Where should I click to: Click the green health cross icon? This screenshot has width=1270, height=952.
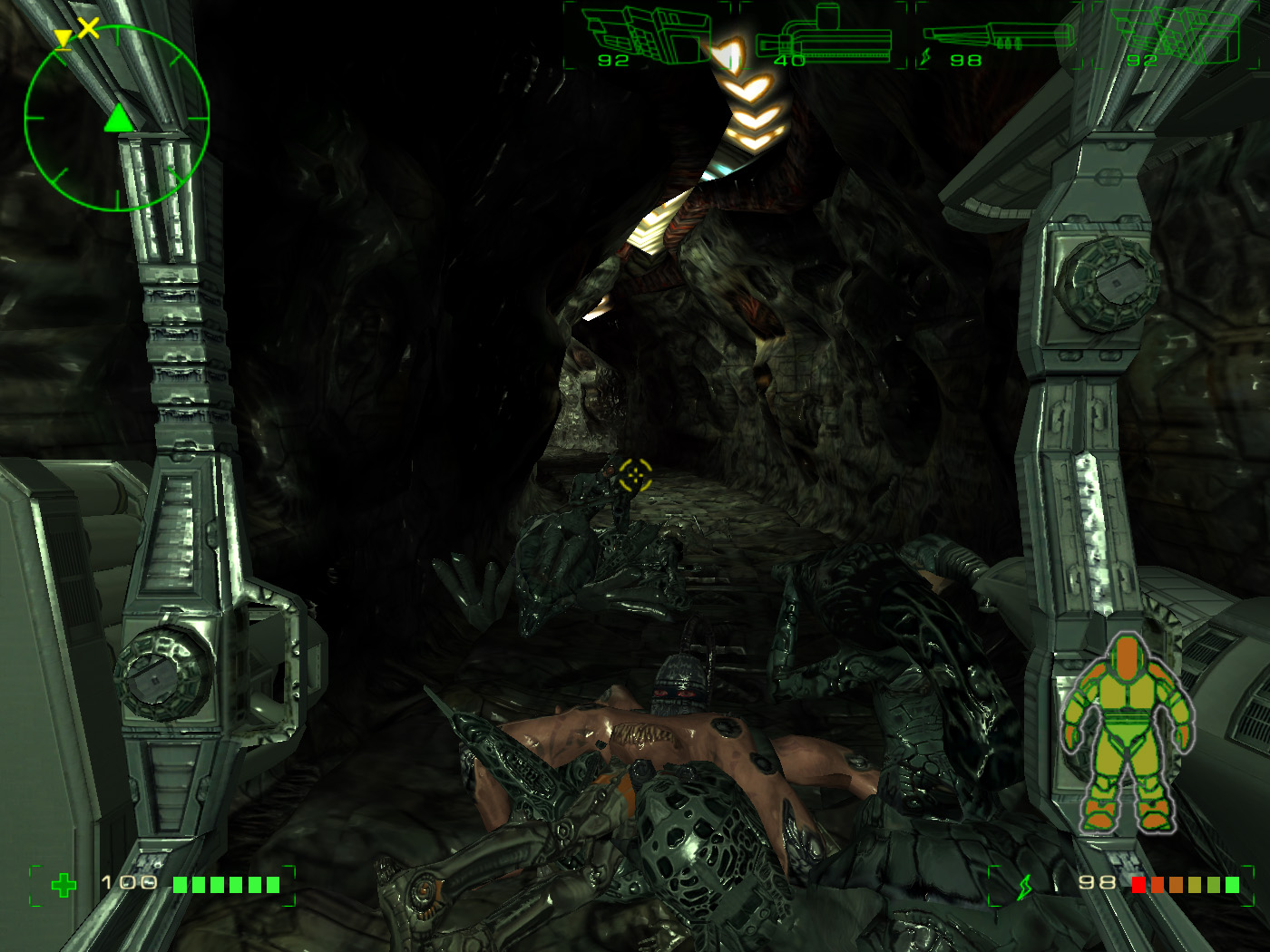coord(63,885)
